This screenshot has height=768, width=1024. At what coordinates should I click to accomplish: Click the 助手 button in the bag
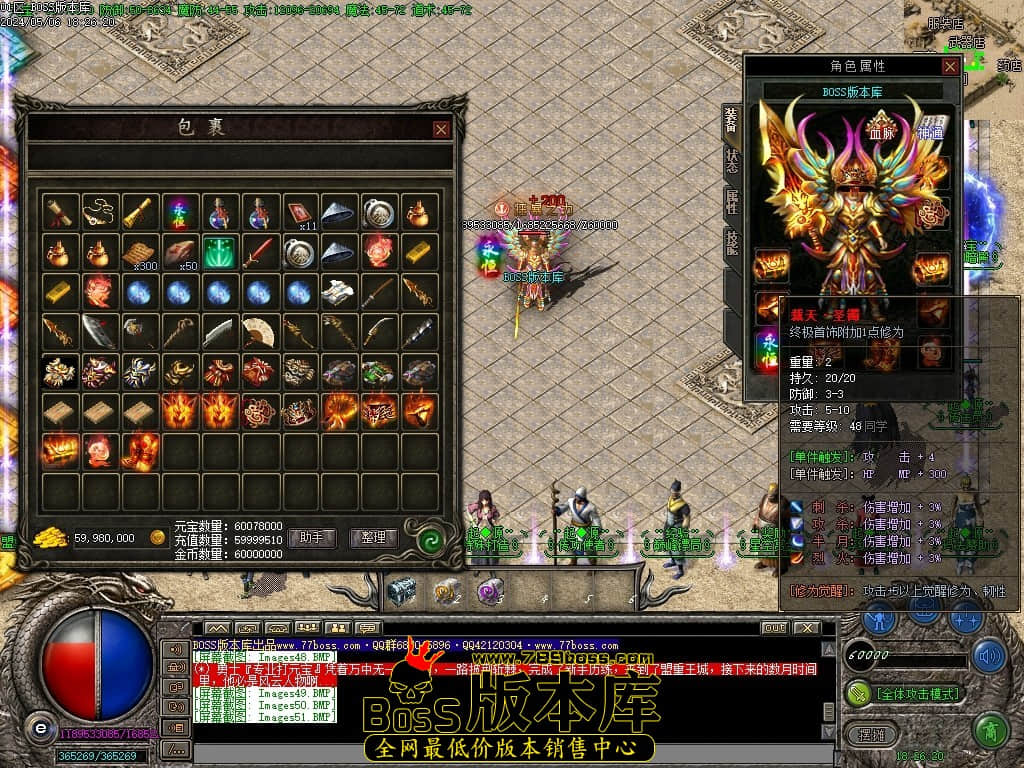point(311,538)
